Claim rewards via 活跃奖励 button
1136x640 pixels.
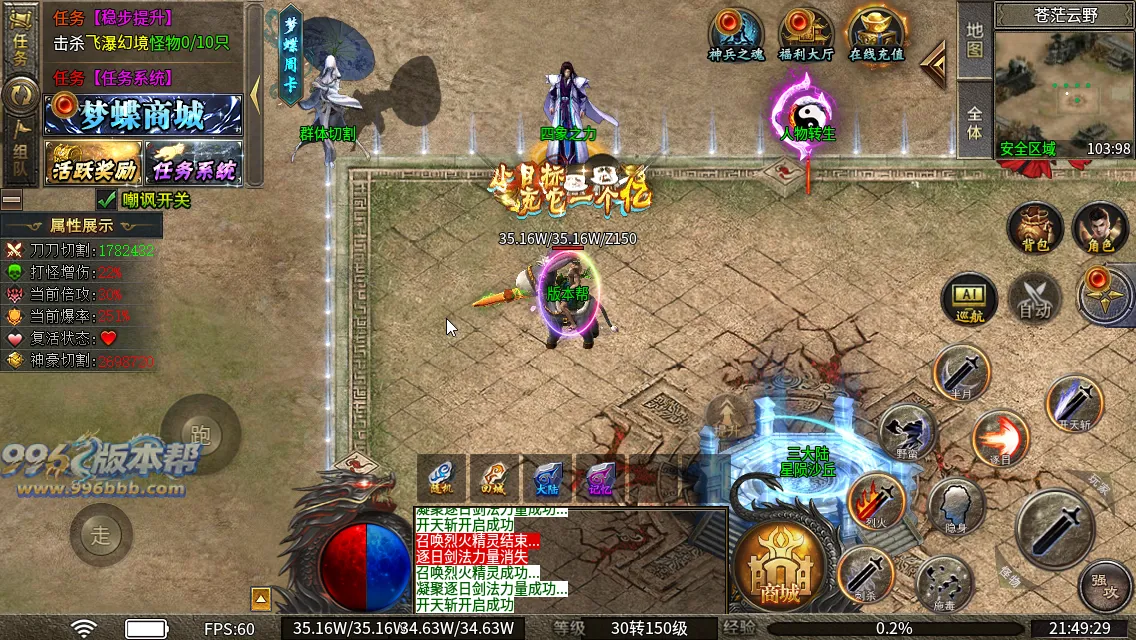[x=93, y=163]
